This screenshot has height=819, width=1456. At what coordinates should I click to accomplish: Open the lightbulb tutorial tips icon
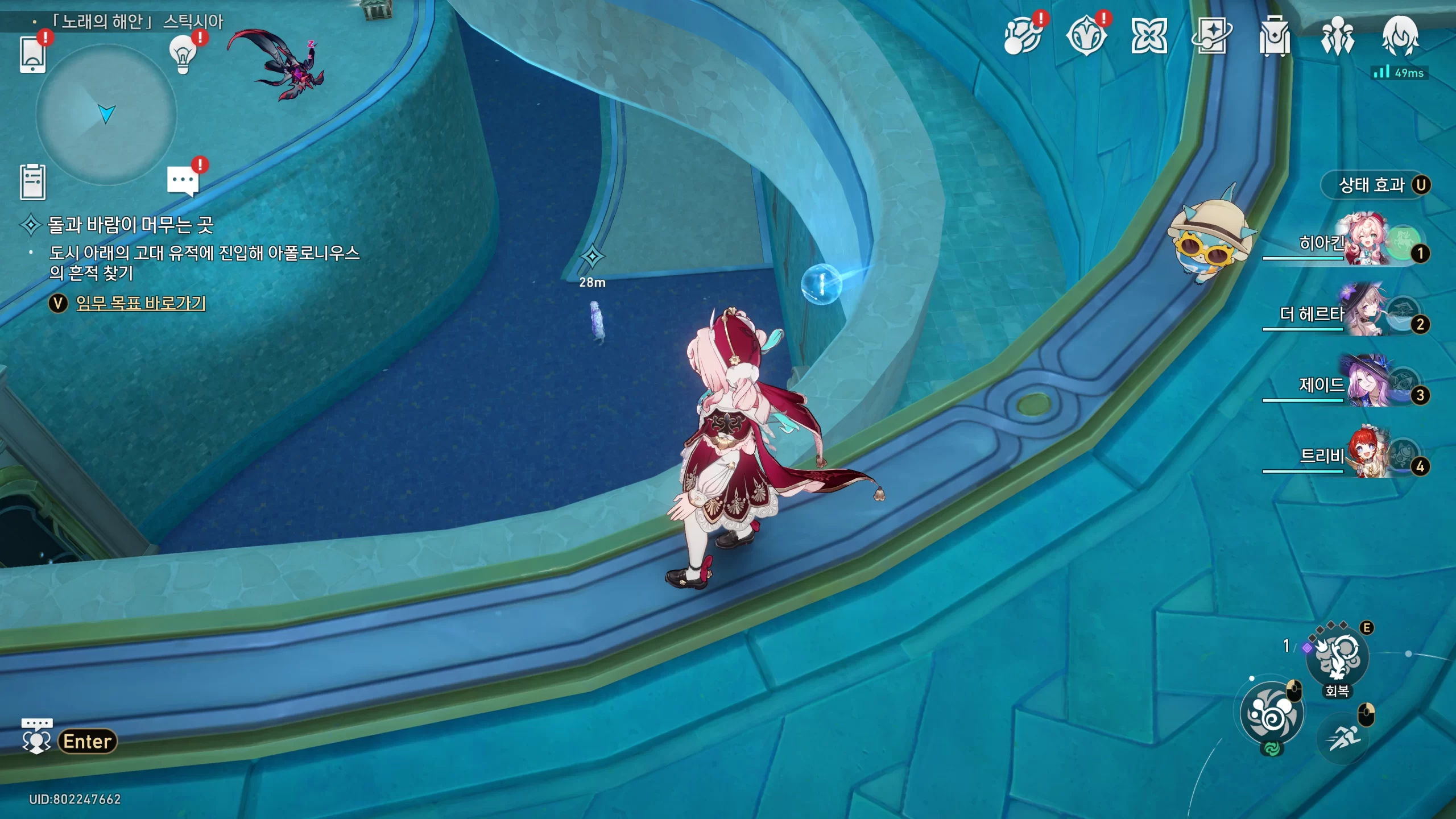coord(183,54)
